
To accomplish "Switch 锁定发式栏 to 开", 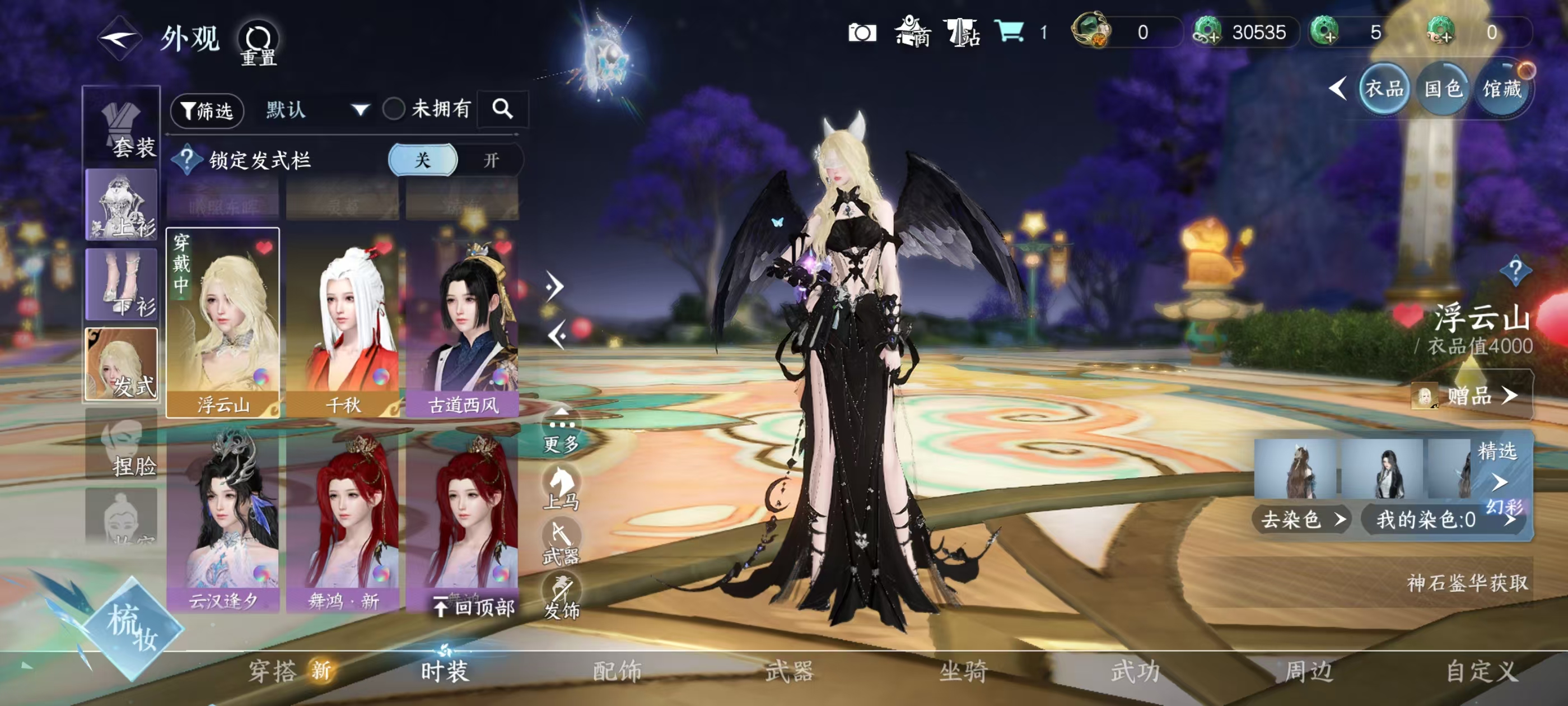I will (491, 161).
